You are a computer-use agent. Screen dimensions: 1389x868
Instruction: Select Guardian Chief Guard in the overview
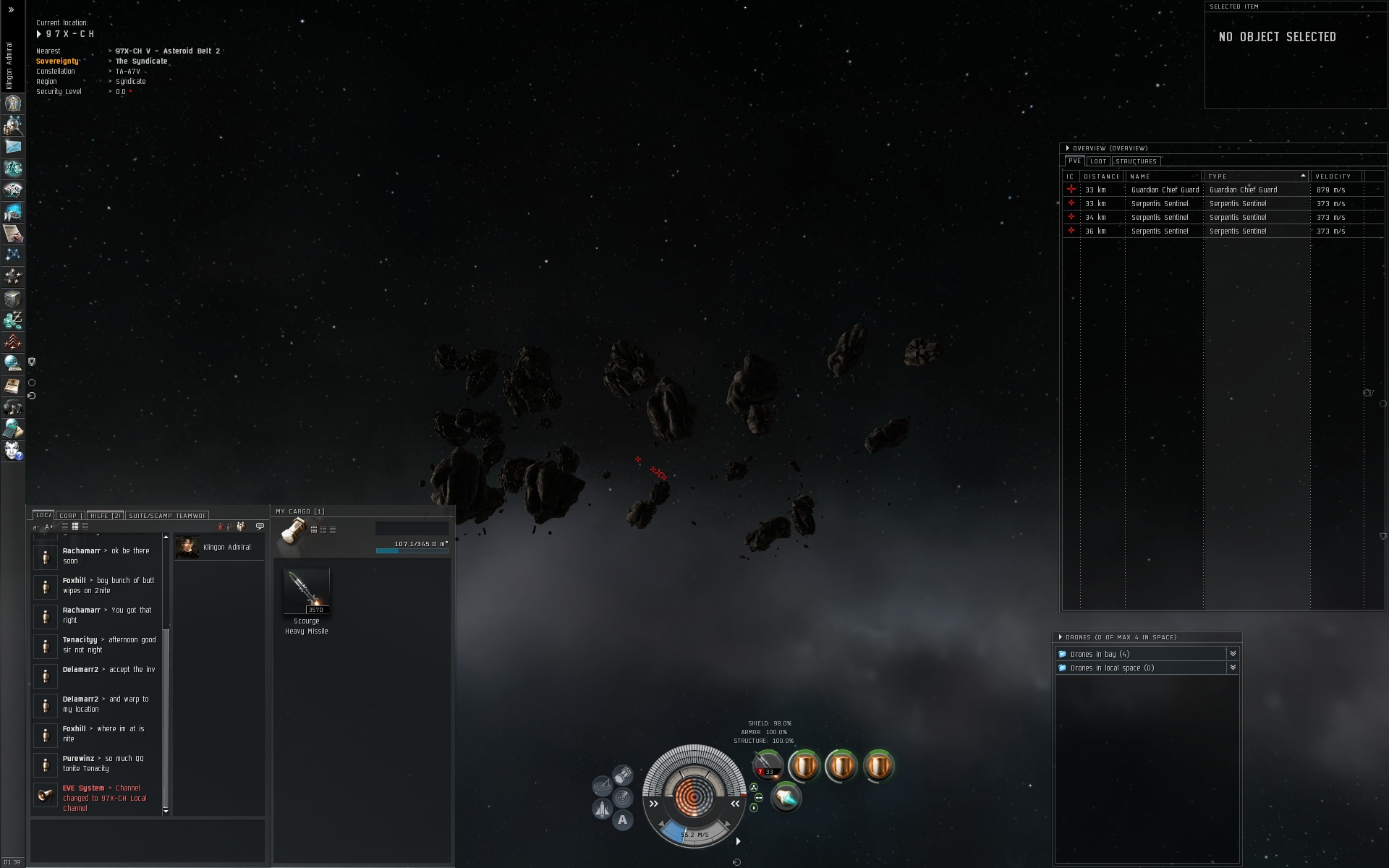tap(1165, 190)
